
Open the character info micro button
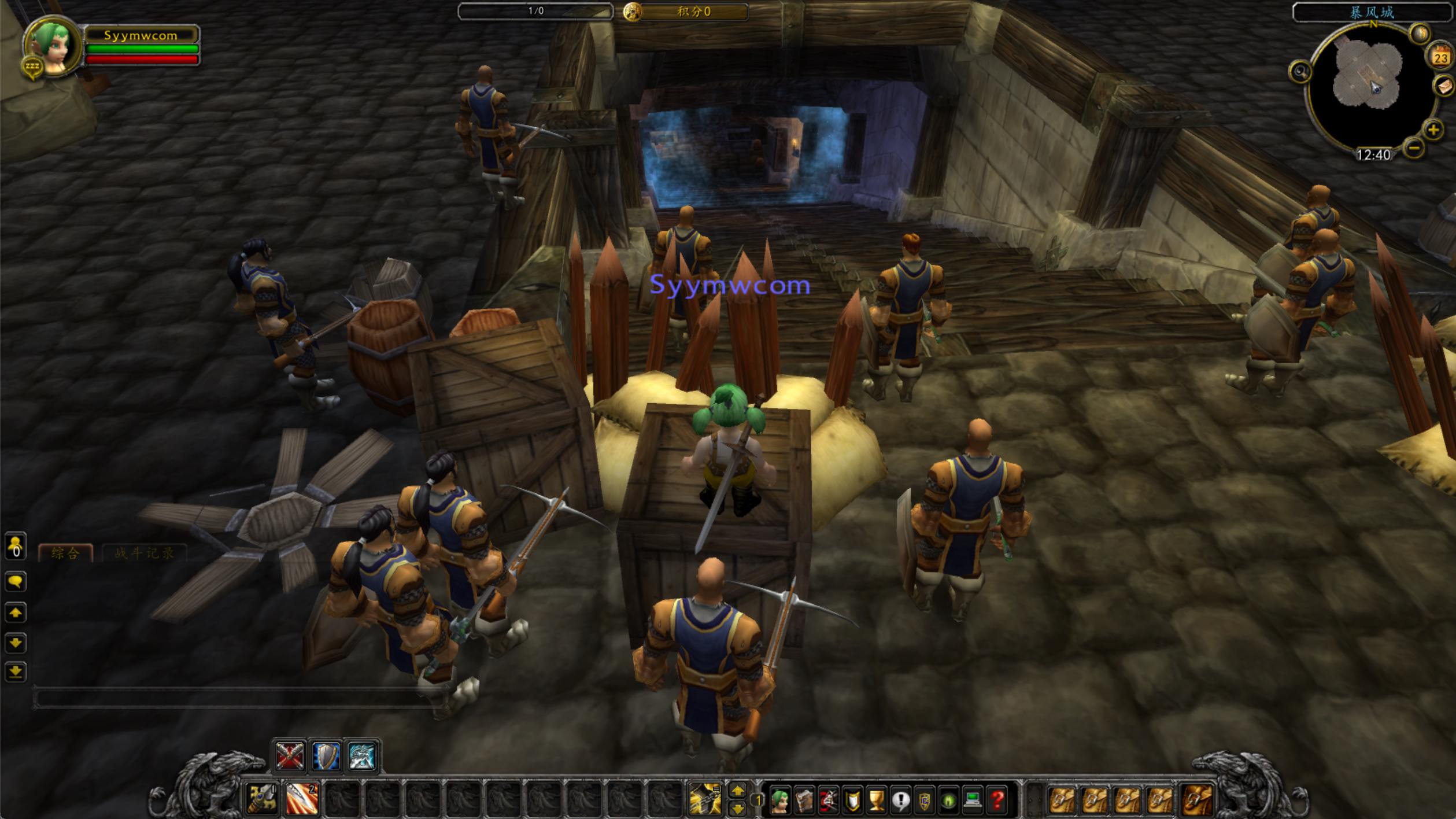[x=780, y=800]
